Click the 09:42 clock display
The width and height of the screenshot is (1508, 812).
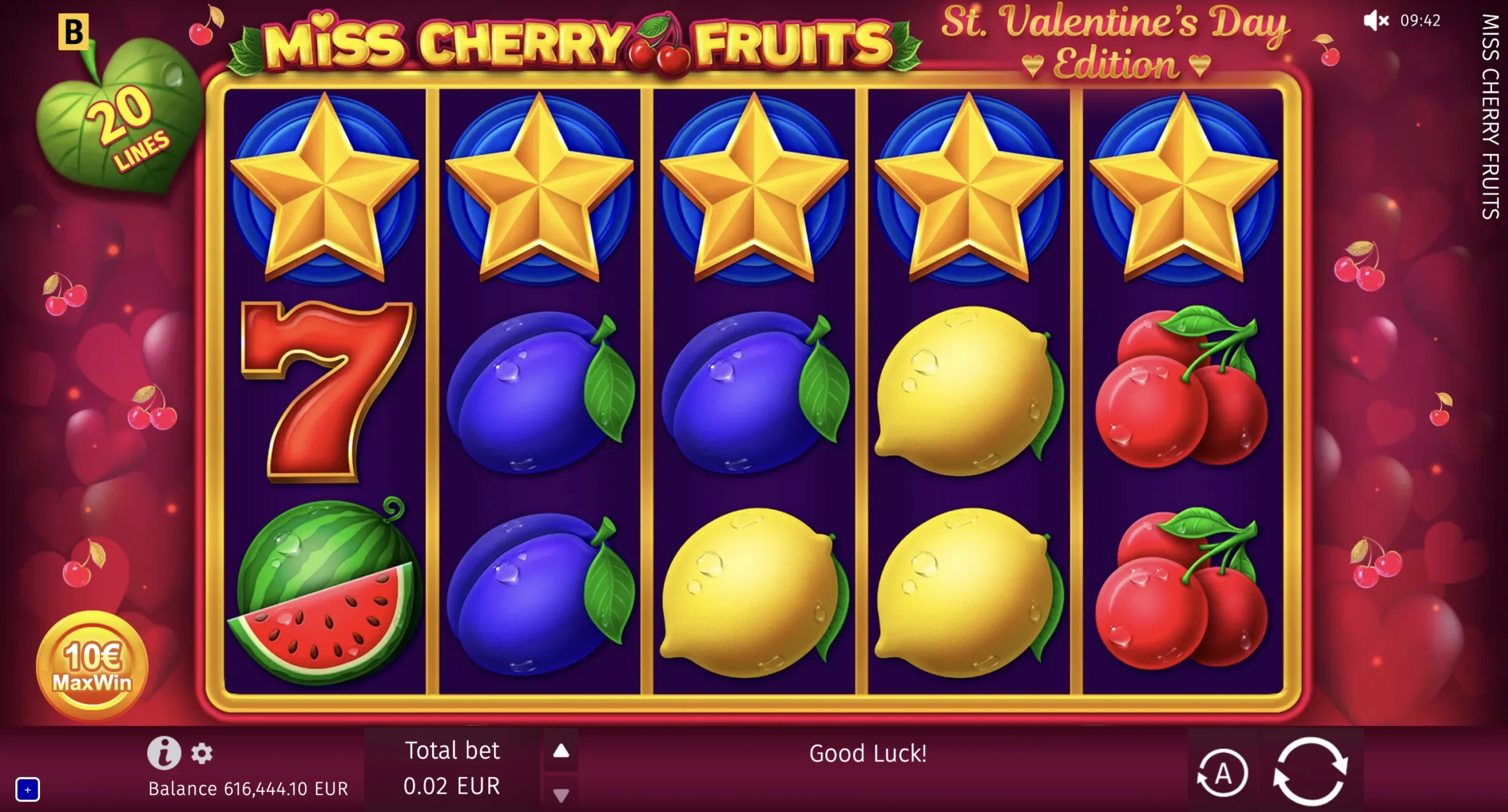pos(1421,22)
